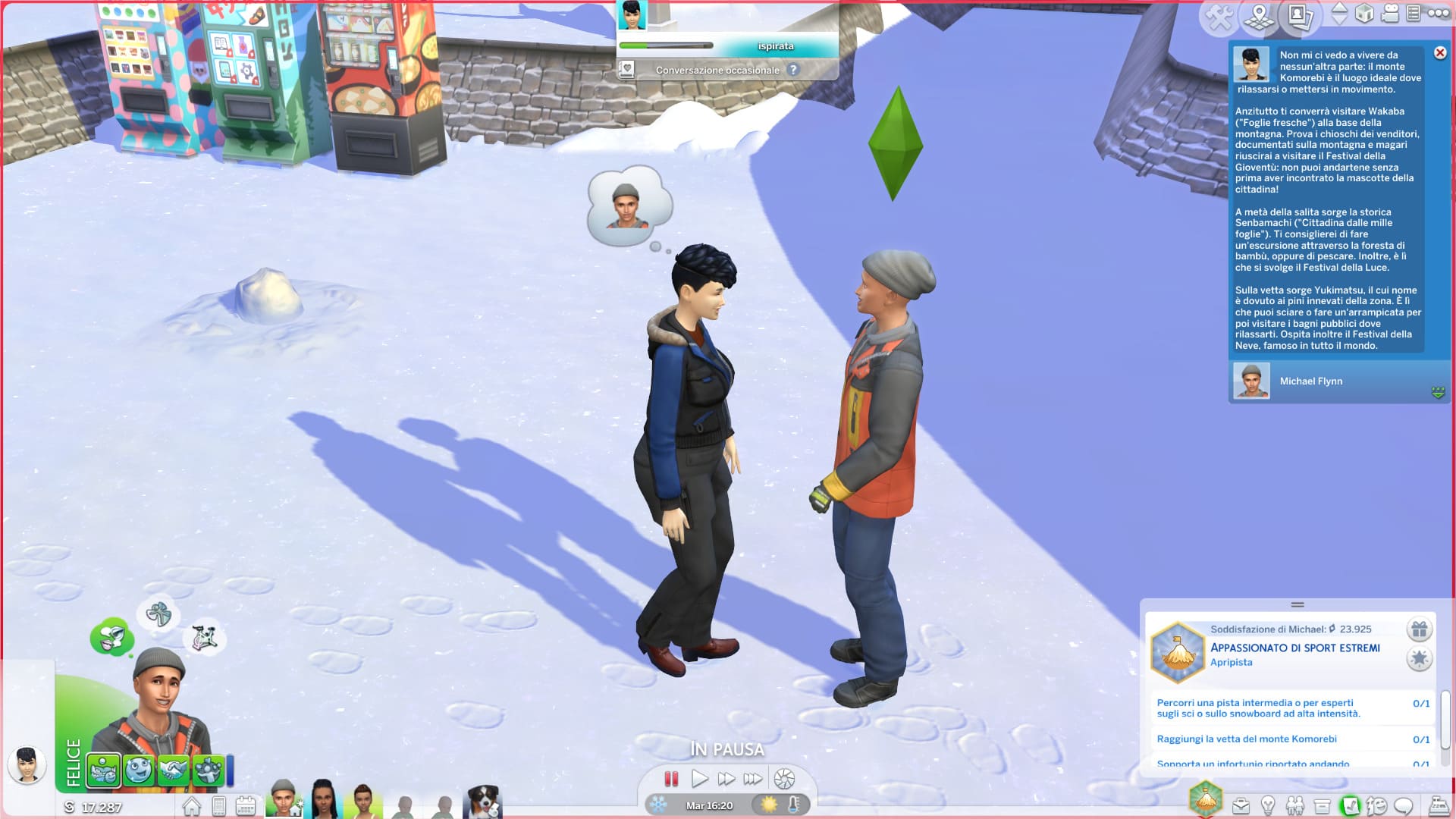The width and height of the screenshot is (1456, 819).
Task: Open the inventory box panel
Action: click(x=1322, y=805)
